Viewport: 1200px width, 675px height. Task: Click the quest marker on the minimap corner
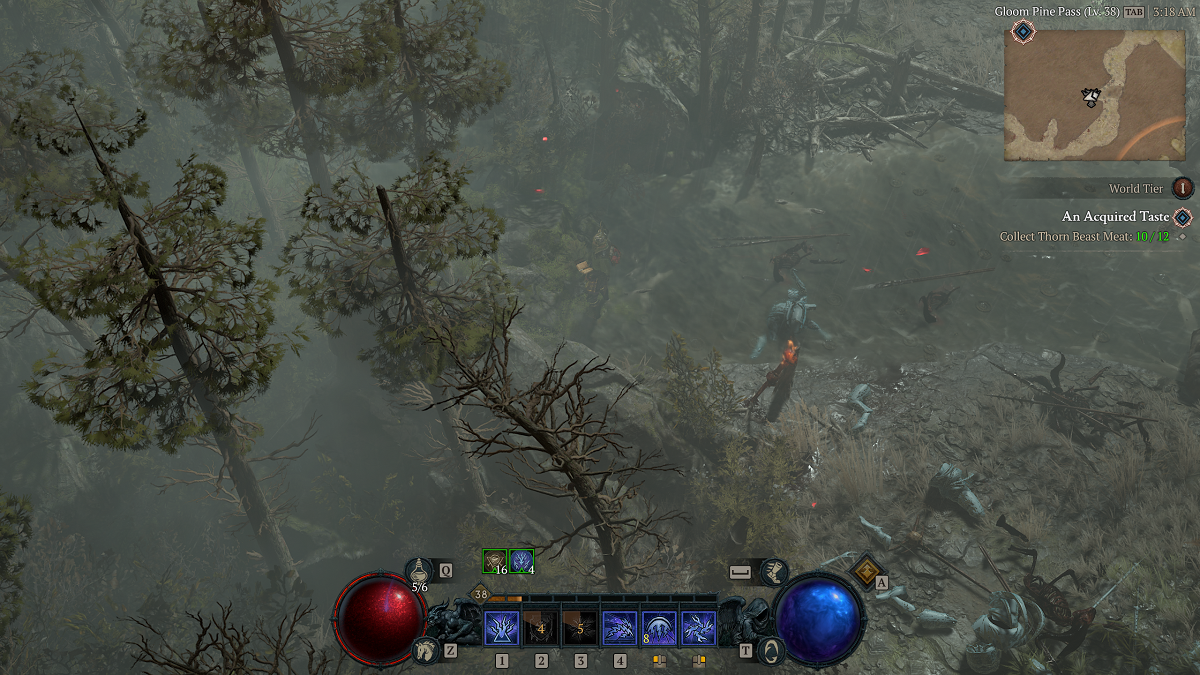tap(1022, 32)
